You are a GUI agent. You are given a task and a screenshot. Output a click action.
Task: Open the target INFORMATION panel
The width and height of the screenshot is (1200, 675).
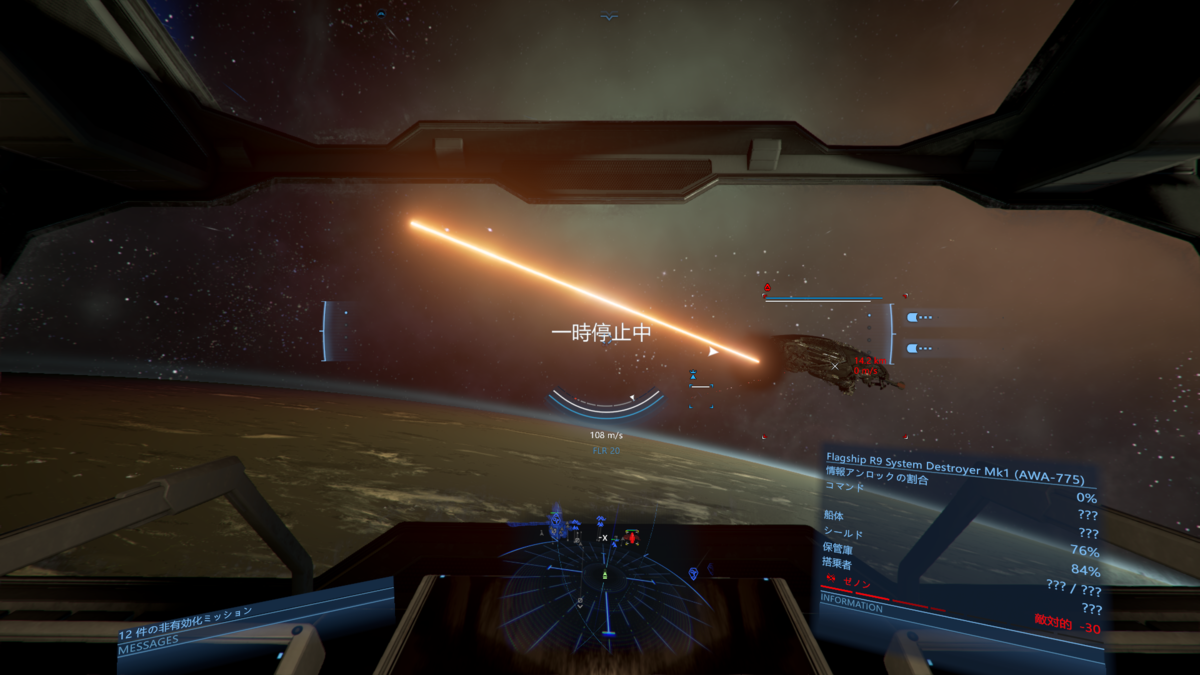point(852,607)
